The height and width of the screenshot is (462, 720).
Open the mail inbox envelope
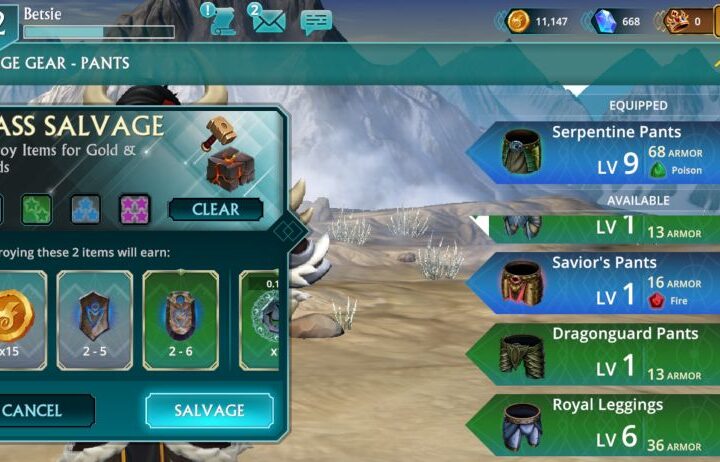(267, 19)
